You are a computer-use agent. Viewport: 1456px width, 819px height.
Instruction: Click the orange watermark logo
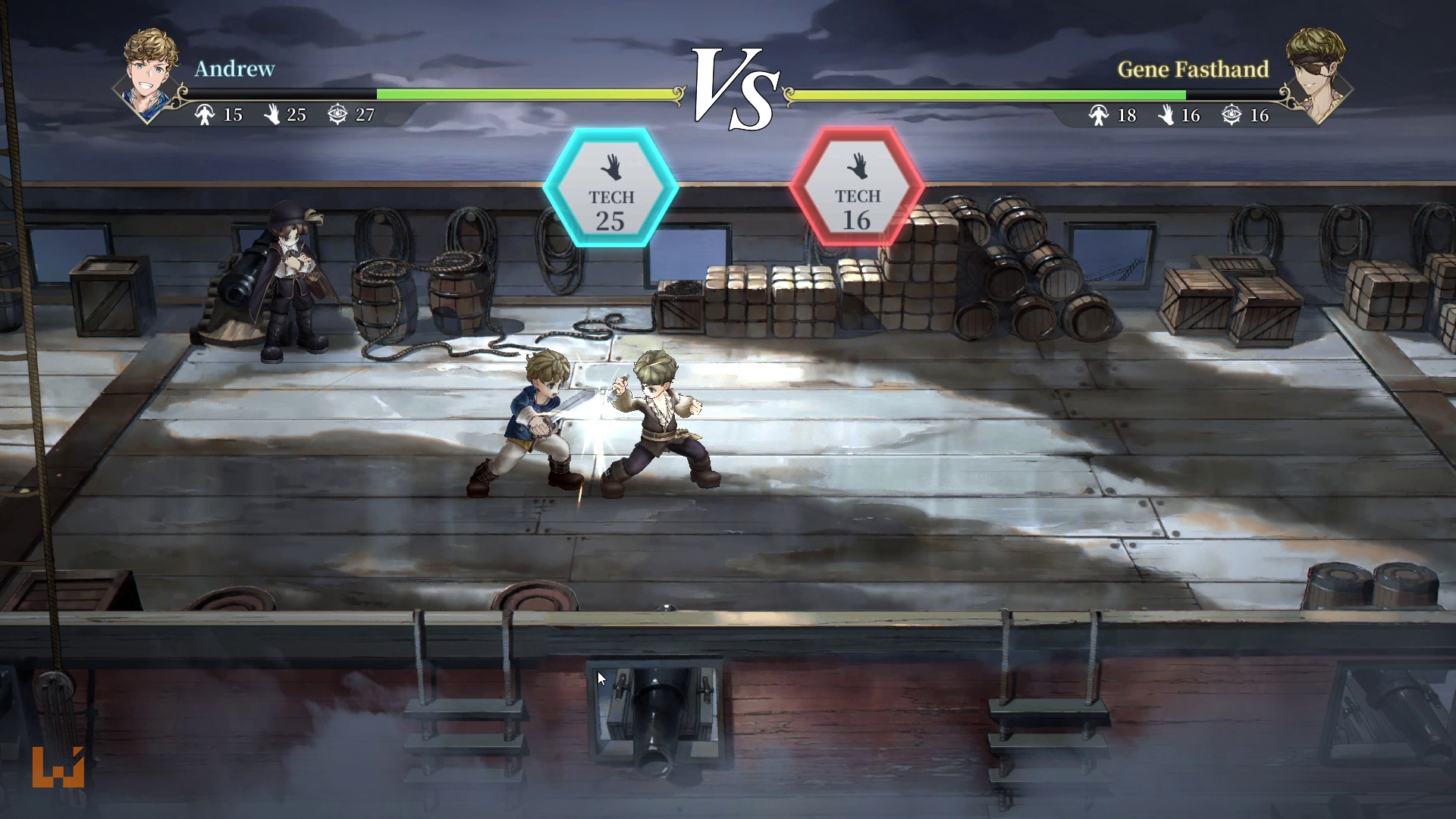pos(58,767)
